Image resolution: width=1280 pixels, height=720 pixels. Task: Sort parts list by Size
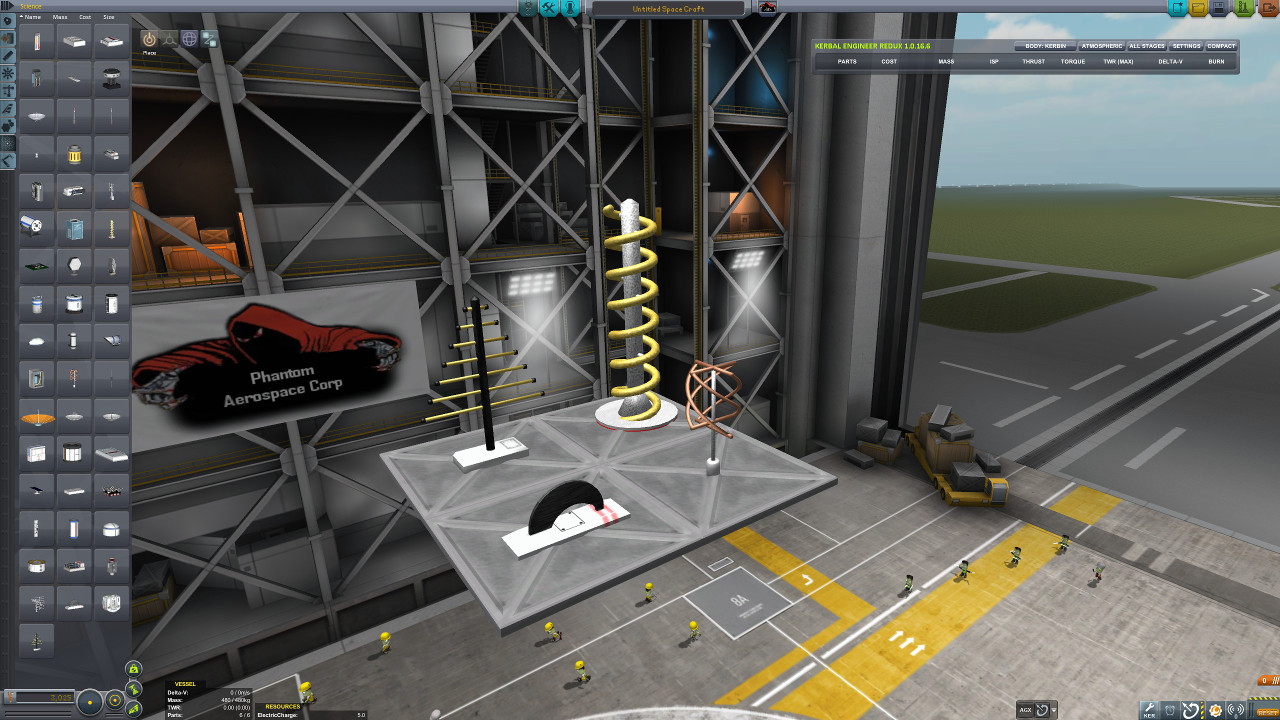coord(108,17)
